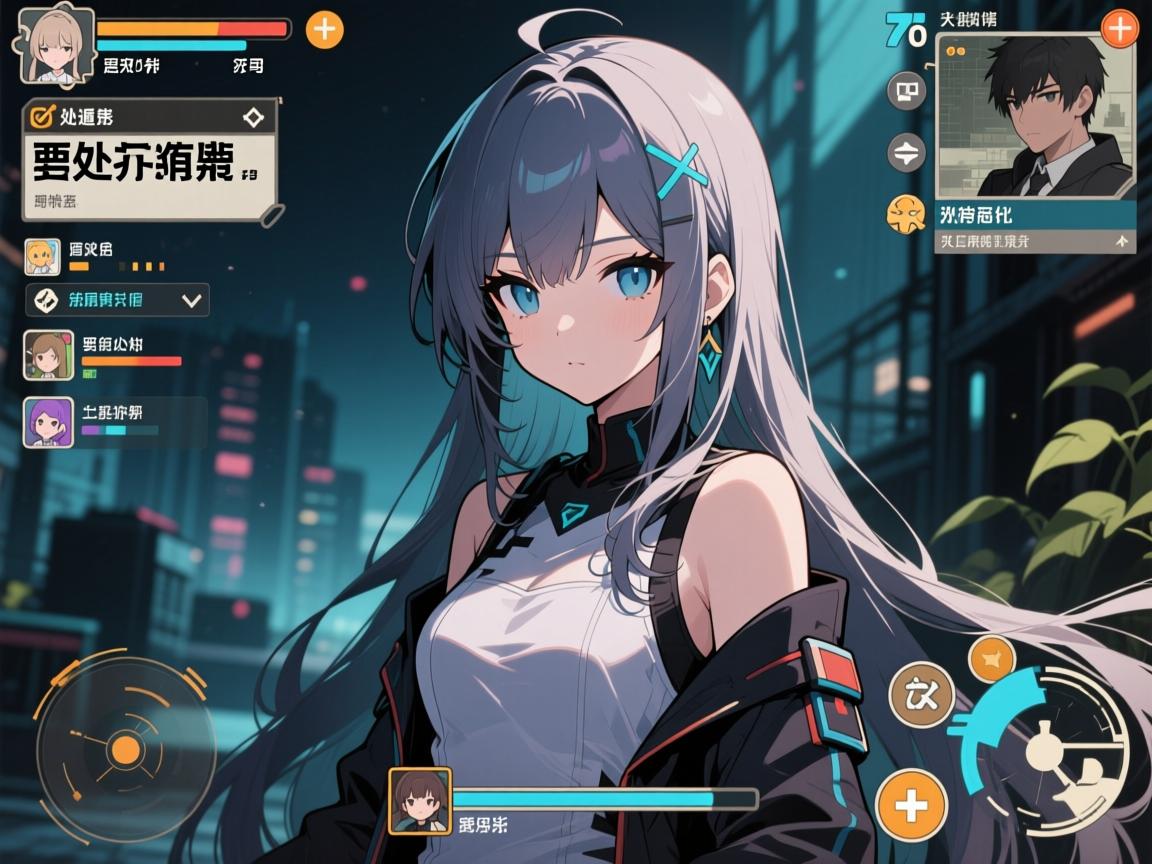
Task: Click the large orange plus button
Action: click(x=911, y=805)
